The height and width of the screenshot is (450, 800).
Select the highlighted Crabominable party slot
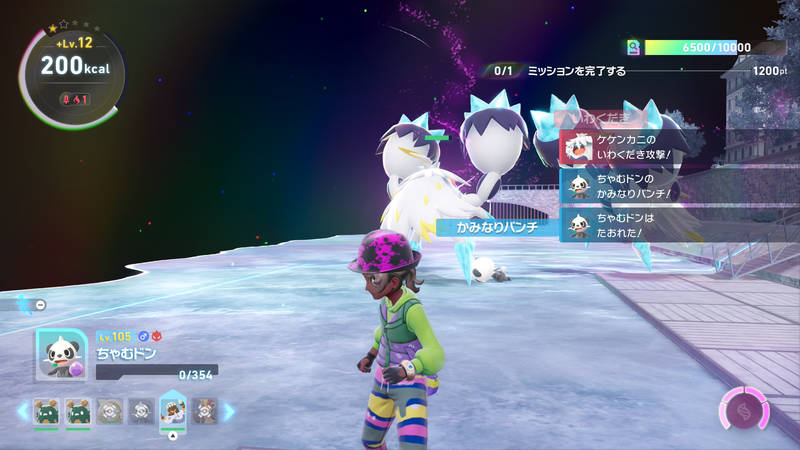pos(173,410)
